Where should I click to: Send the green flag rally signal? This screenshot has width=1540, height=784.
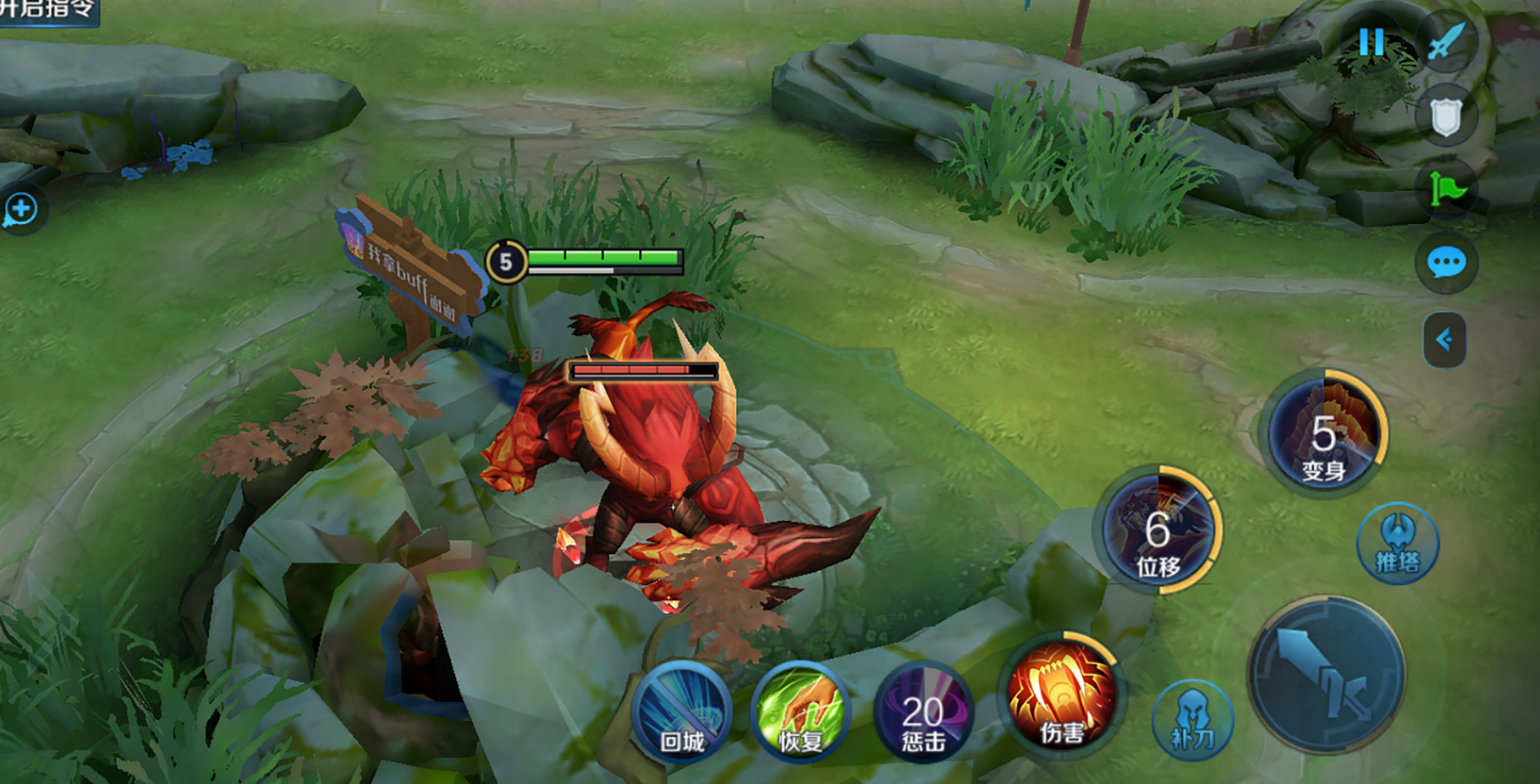pyautogui.click(x=1446, y=189)
